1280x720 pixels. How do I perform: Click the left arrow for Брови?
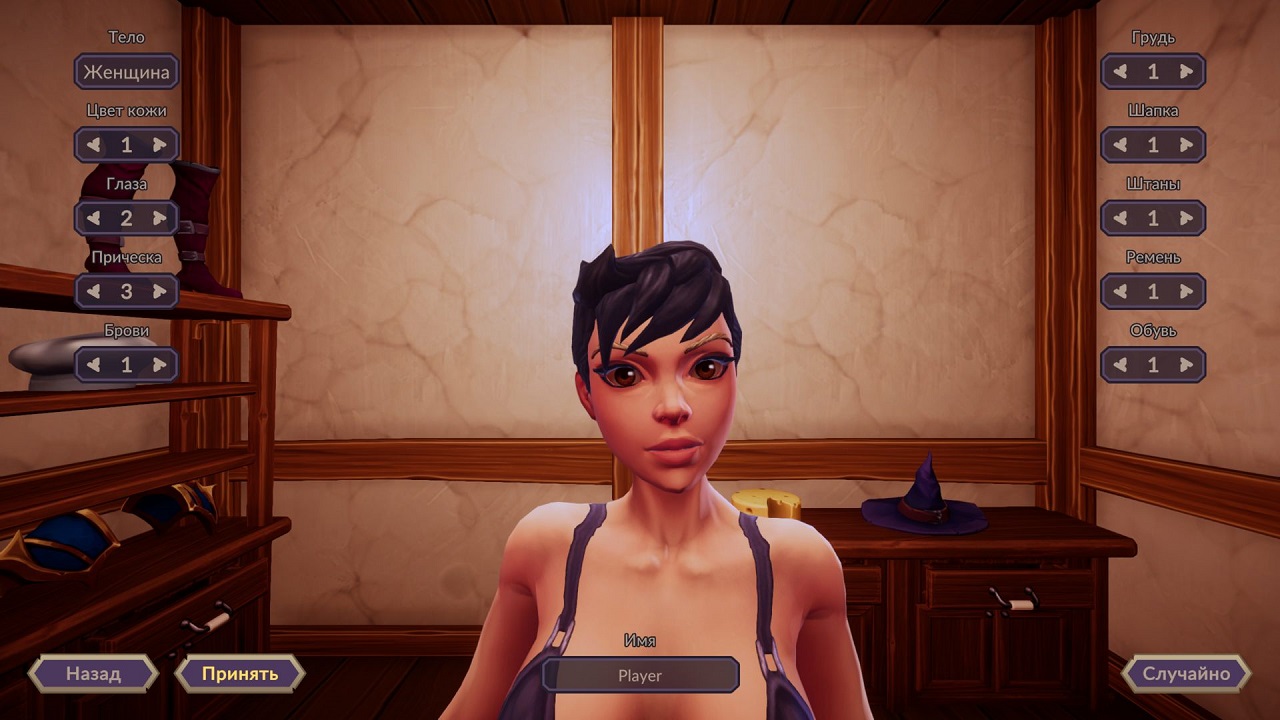[x=94, y=365]
